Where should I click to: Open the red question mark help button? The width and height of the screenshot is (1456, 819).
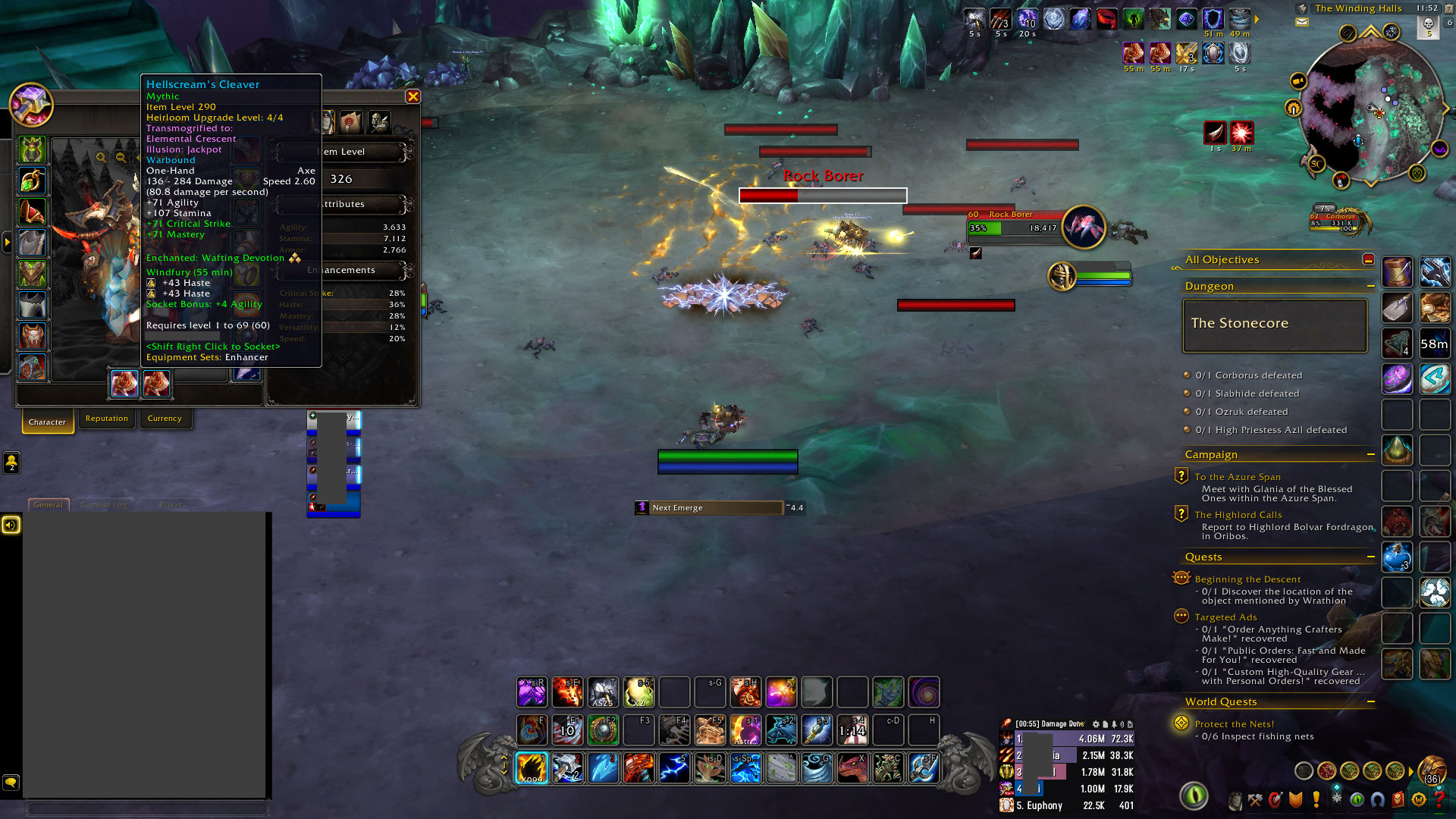(1439, 799)
